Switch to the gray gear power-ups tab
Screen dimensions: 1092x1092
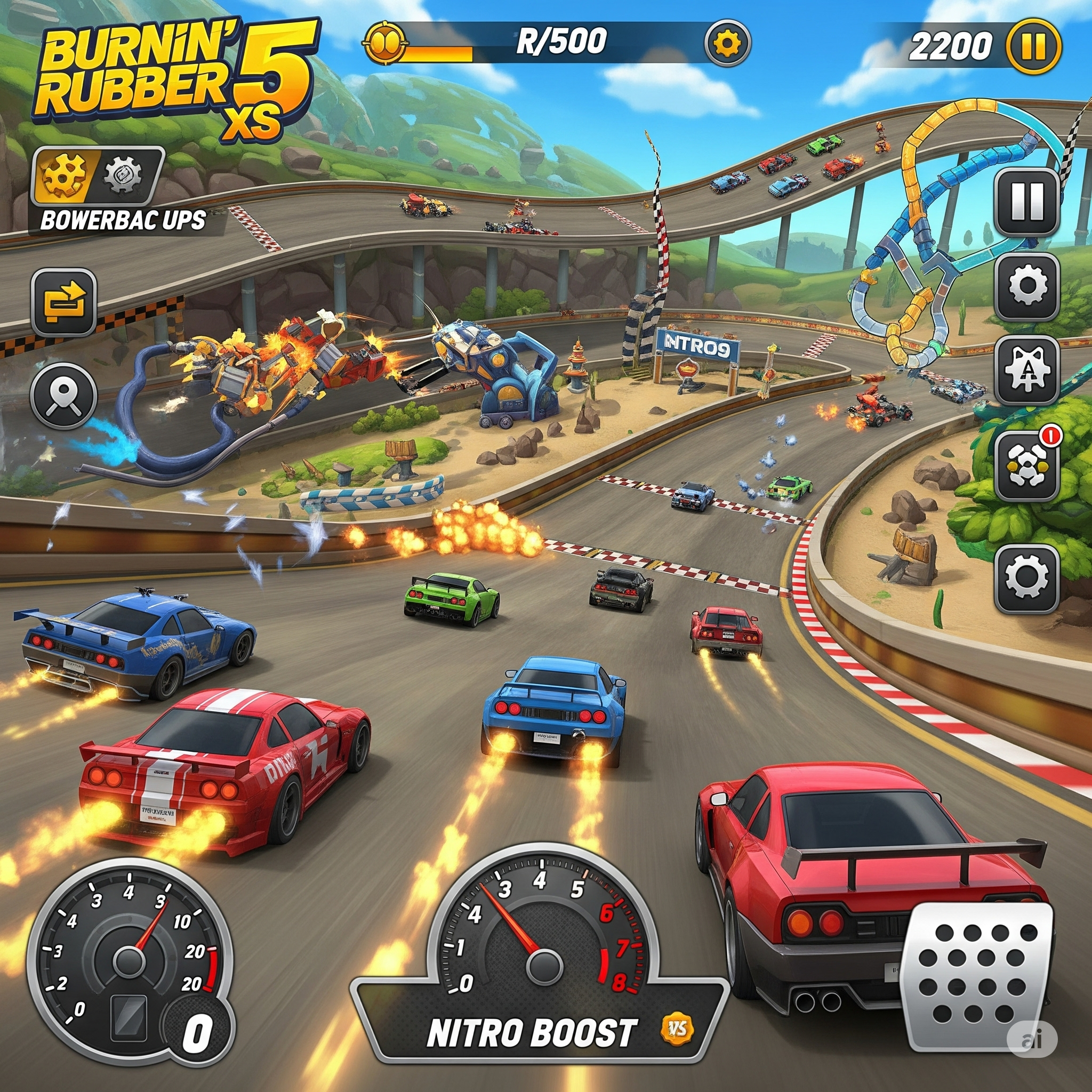point(123,174)
